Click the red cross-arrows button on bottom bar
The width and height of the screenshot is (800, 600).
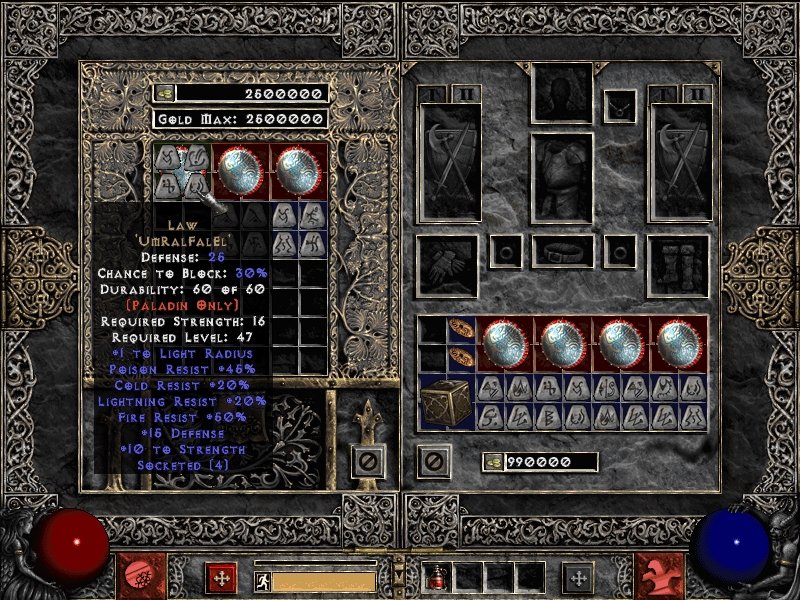point(221,577)
